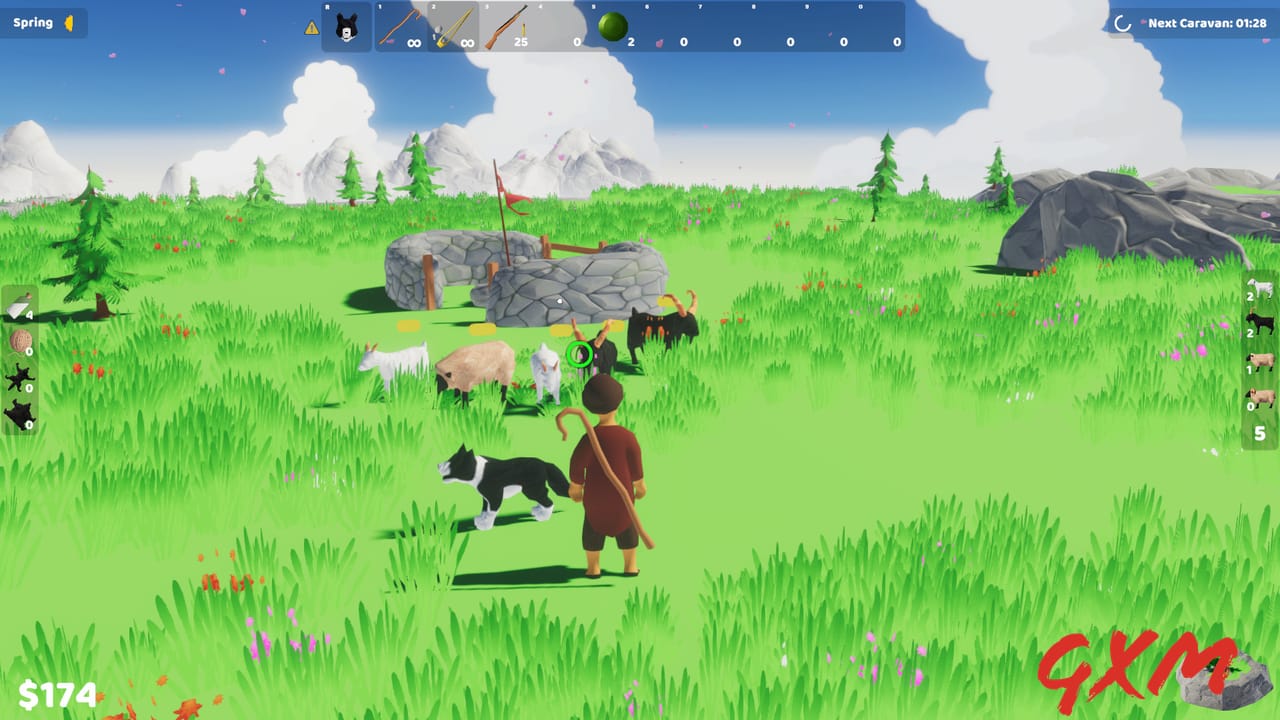Click the Spring label
Image resolution: width=1280 pixels, height=720 pixels.
pyautogui.click(x=33, y=21)
